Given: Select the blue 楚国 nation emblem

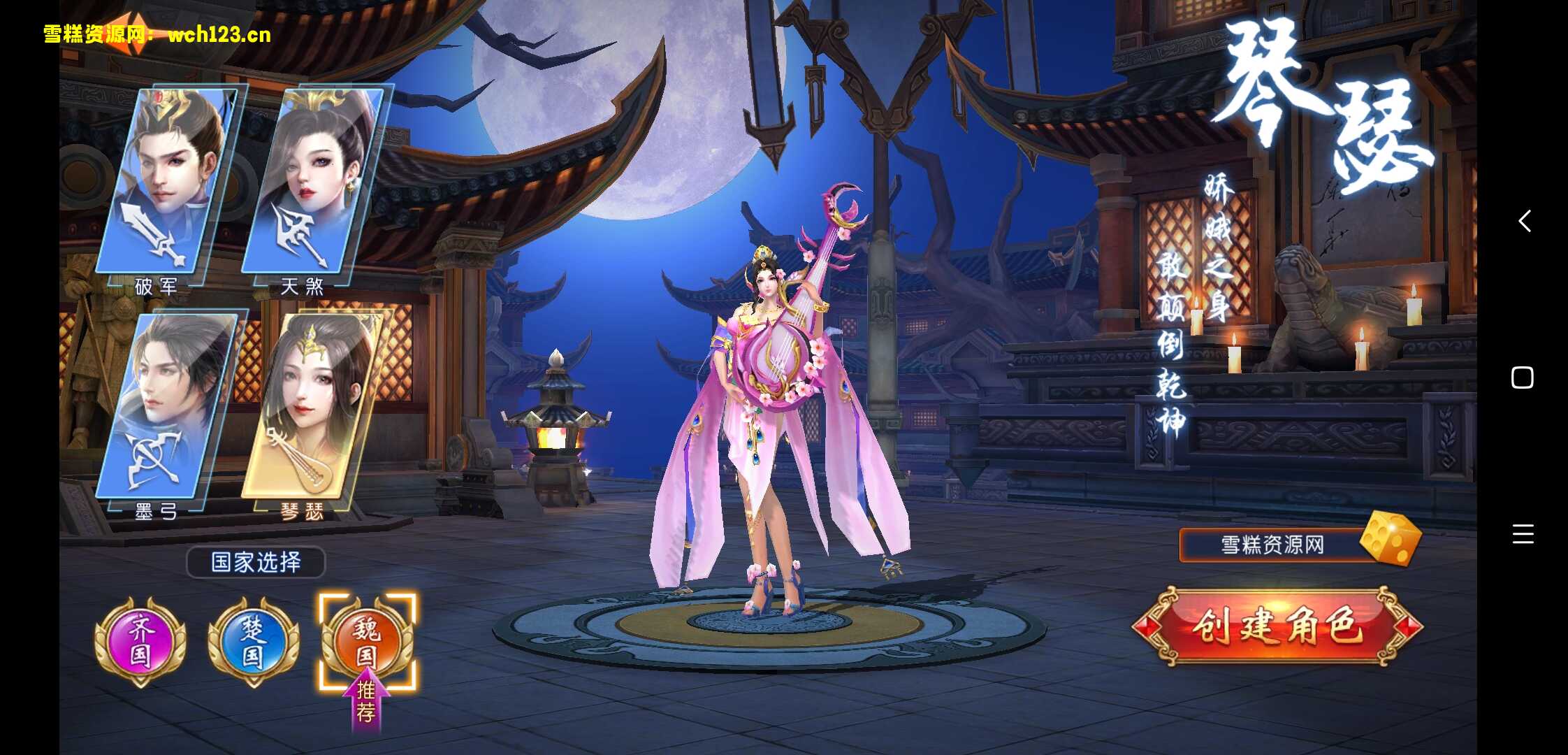Looking at the screenshot, I should coord(253,641).
